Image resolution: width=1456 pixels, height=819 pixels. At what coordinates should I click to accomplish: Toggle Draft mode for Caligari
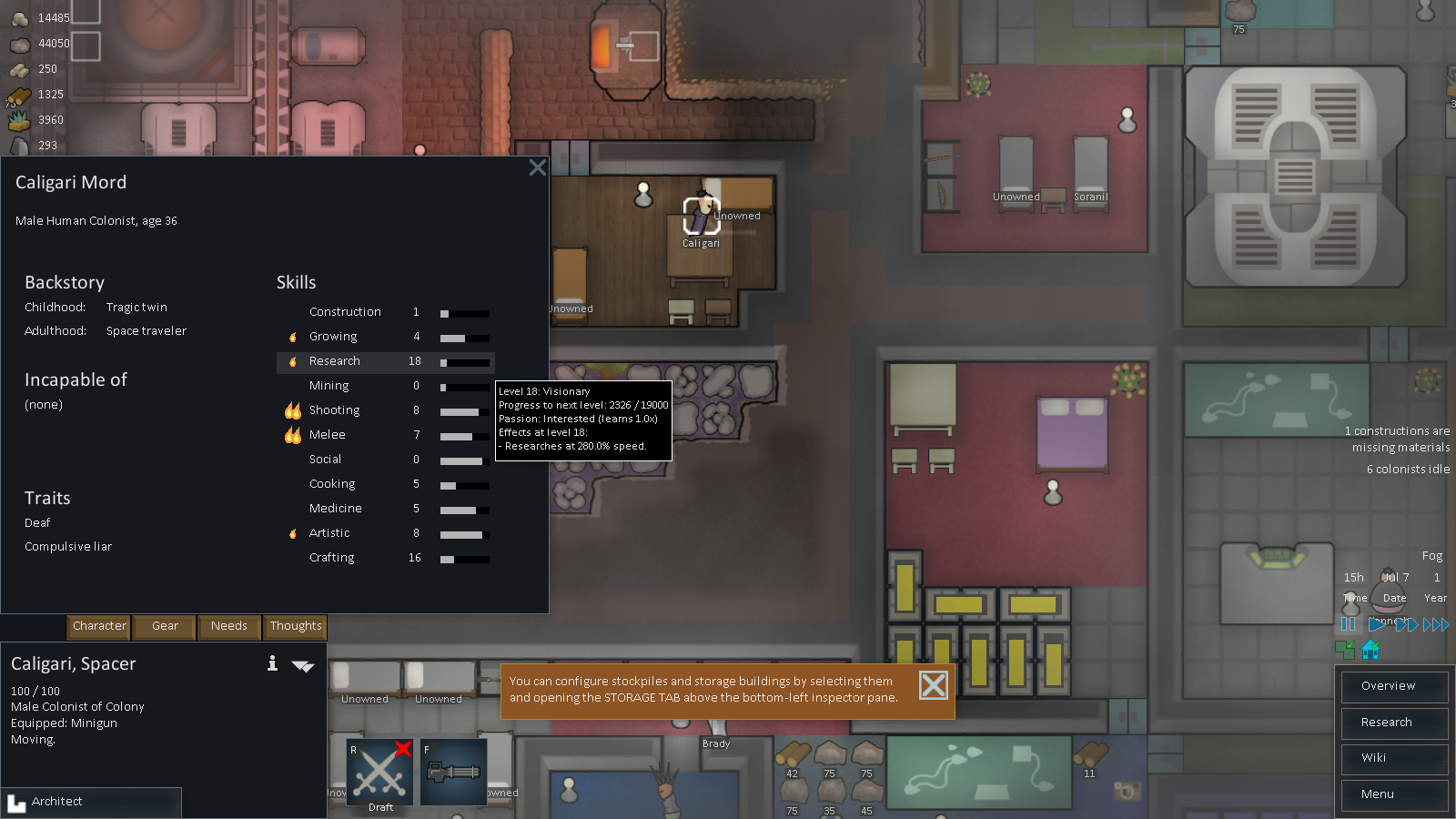click(379, 772)
